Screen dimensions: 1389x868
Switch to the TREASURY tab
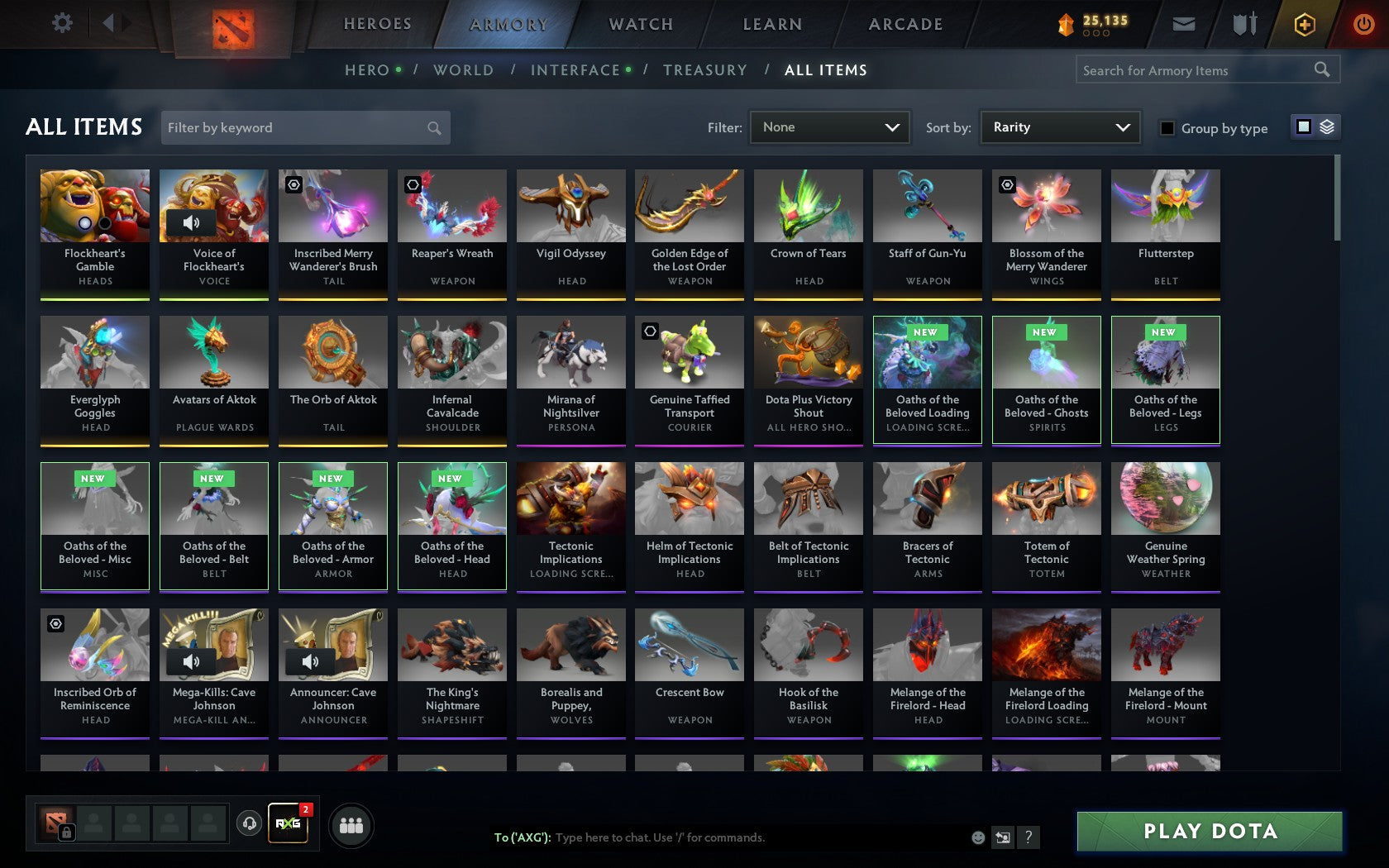tap(705, 70)
